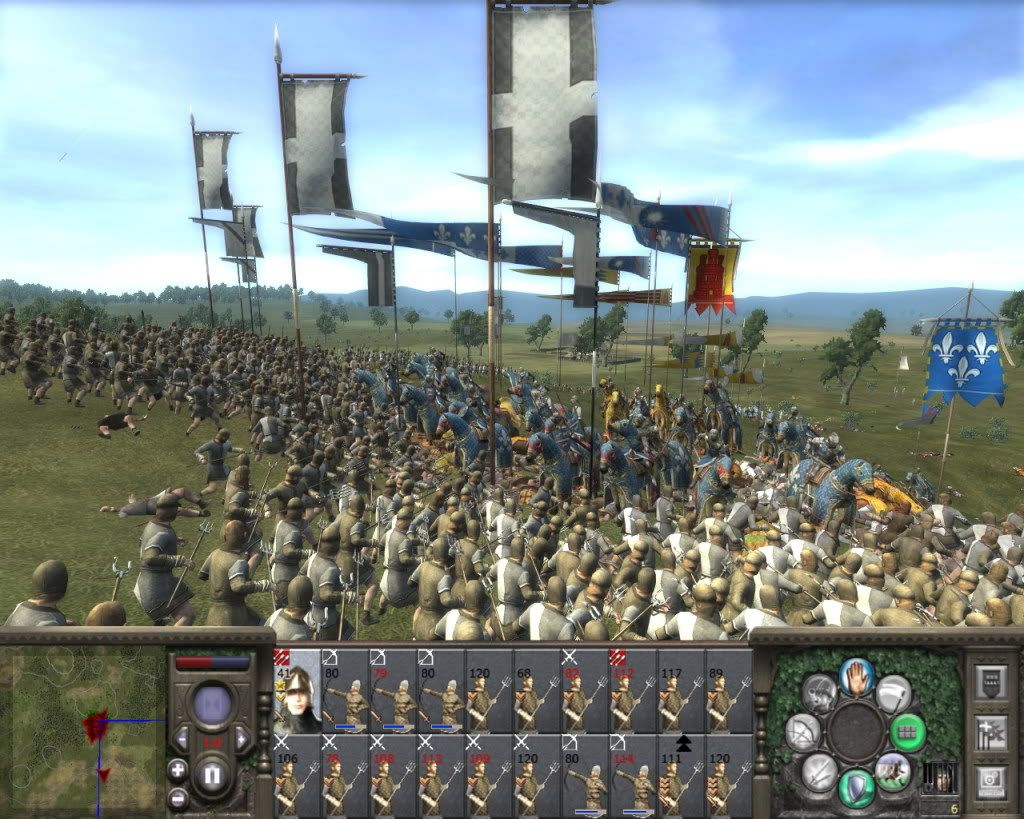Pause the battle
The width and height of the screenshot is (1024, 819).
(x=212, y=776)
